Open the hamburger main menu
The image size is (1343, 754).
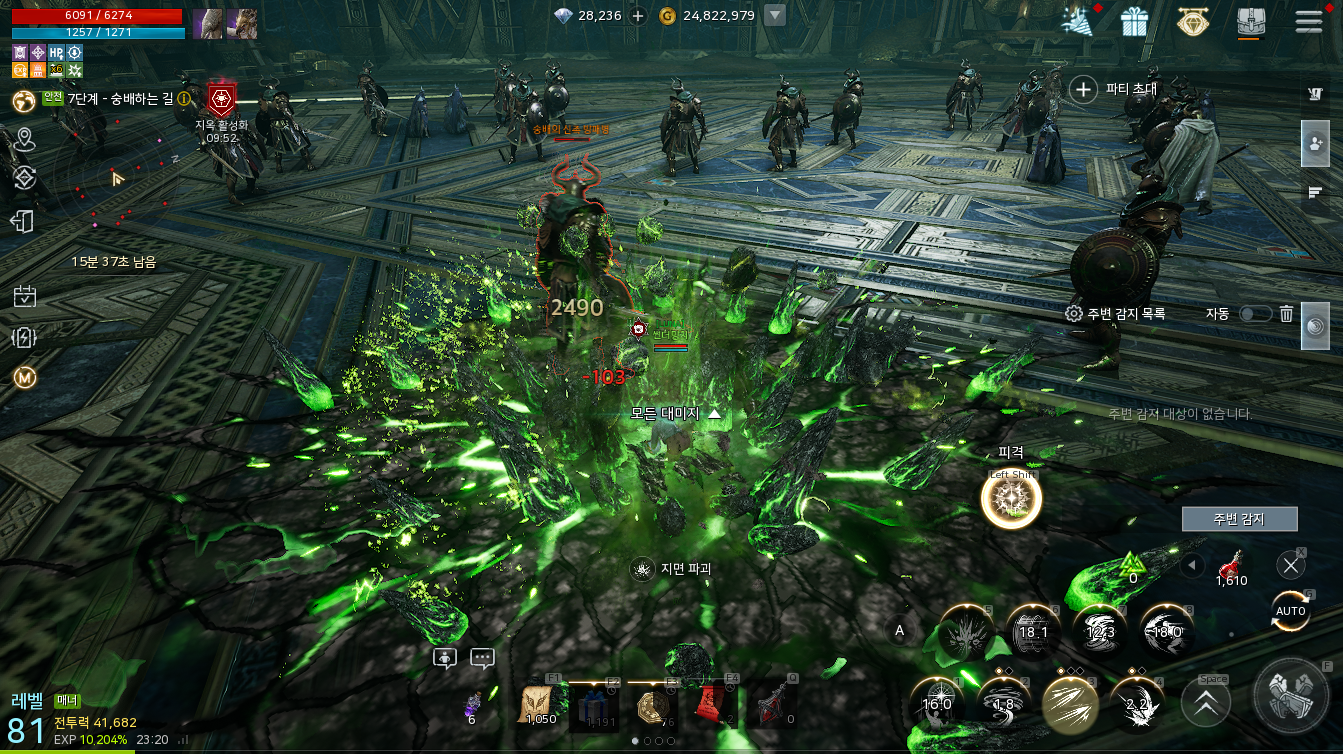pyautogui.click(x=1308, y=21)
